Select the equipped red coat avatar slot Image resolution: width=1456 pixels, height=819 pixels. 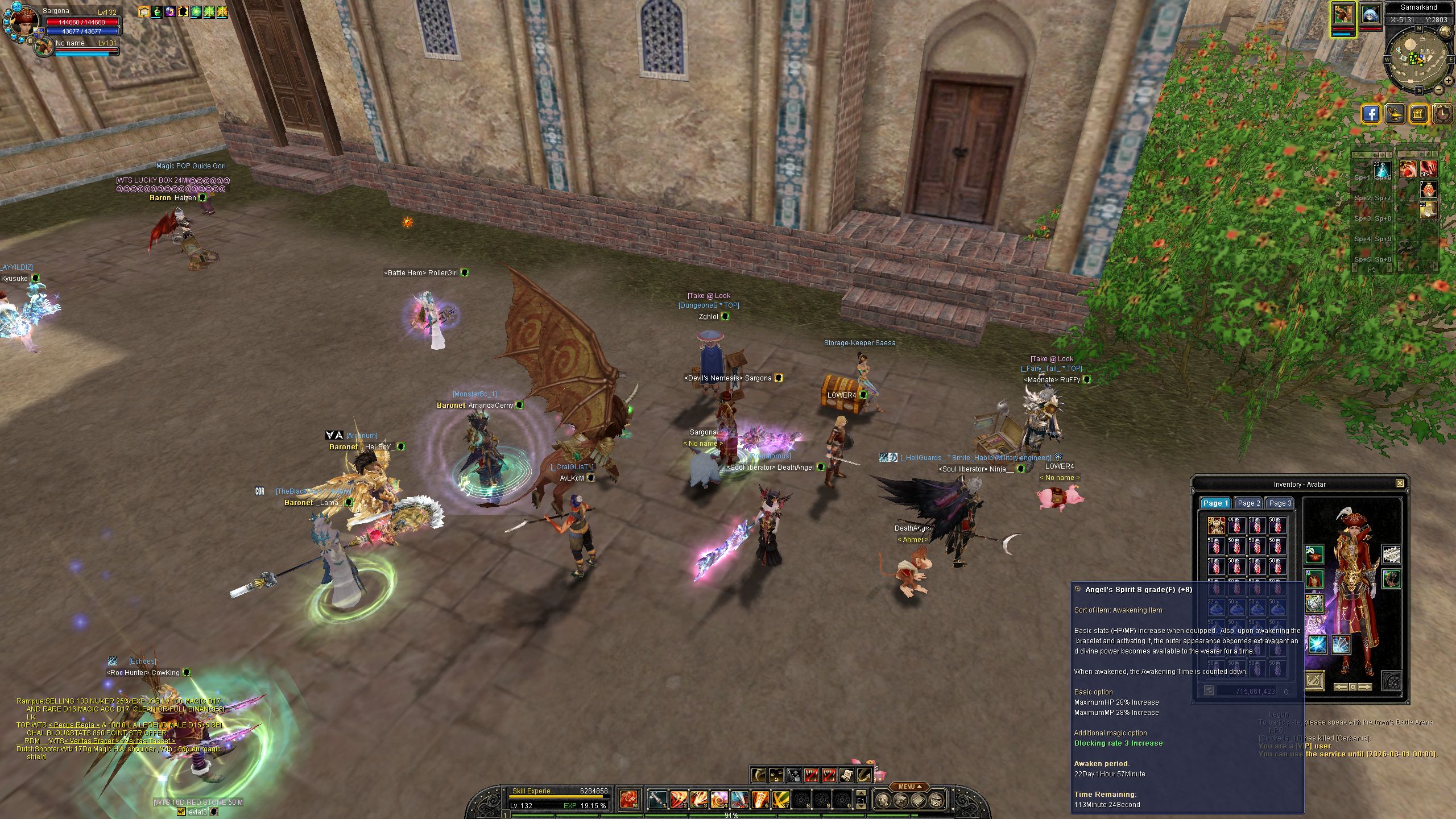[1314, 580]
